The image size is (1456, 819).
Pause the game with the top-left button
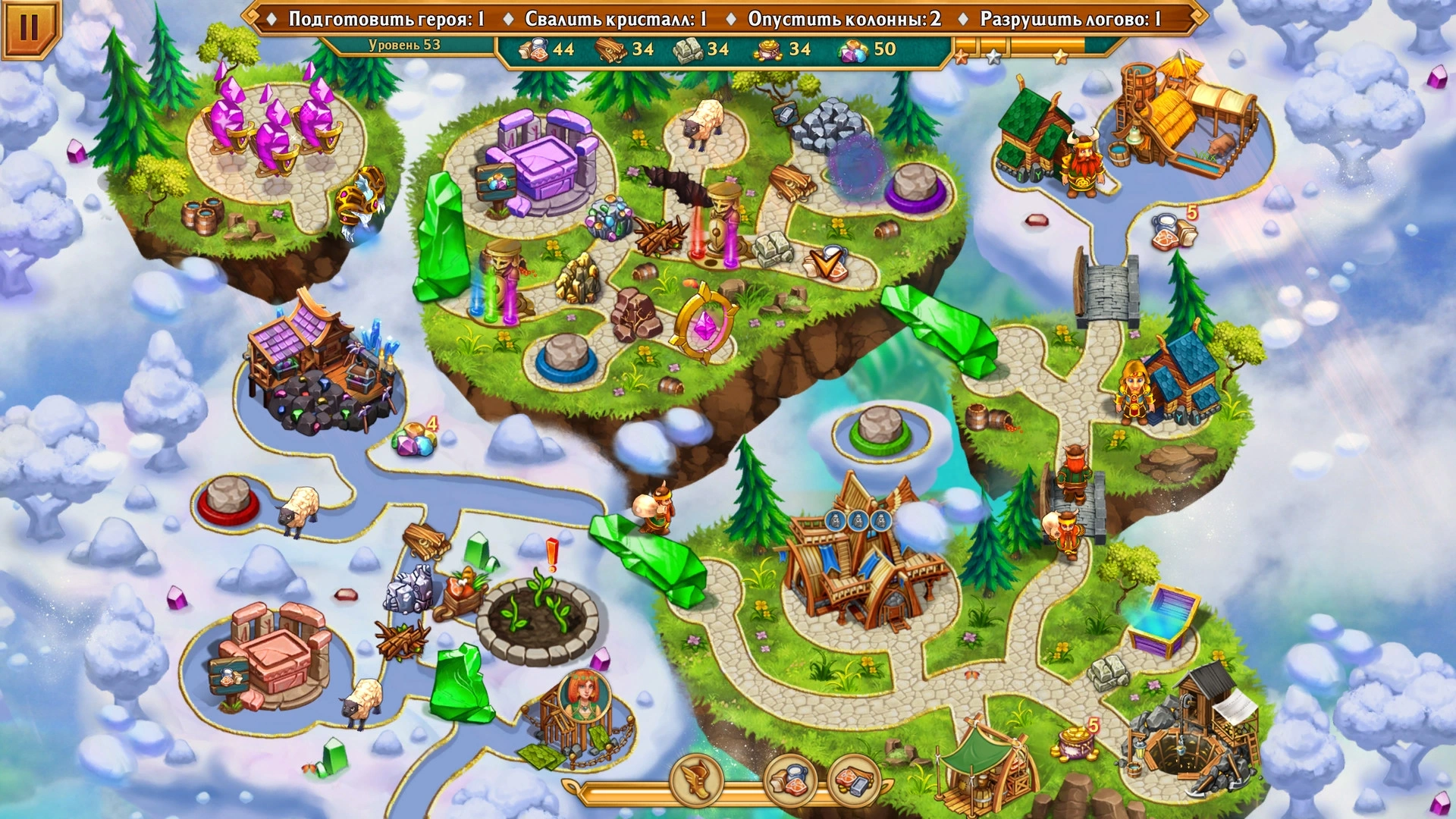tap(28, 27)
